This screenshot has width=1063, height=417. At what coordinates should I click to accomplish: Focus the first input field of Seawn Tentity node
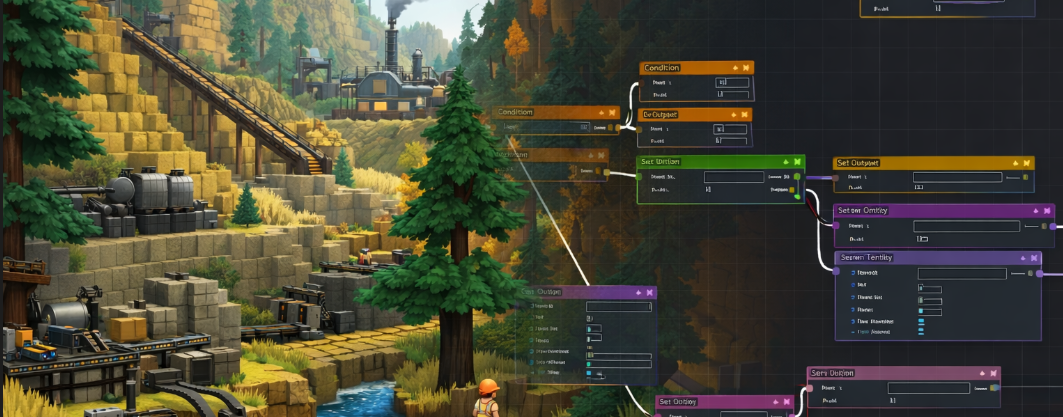[960, 273]
